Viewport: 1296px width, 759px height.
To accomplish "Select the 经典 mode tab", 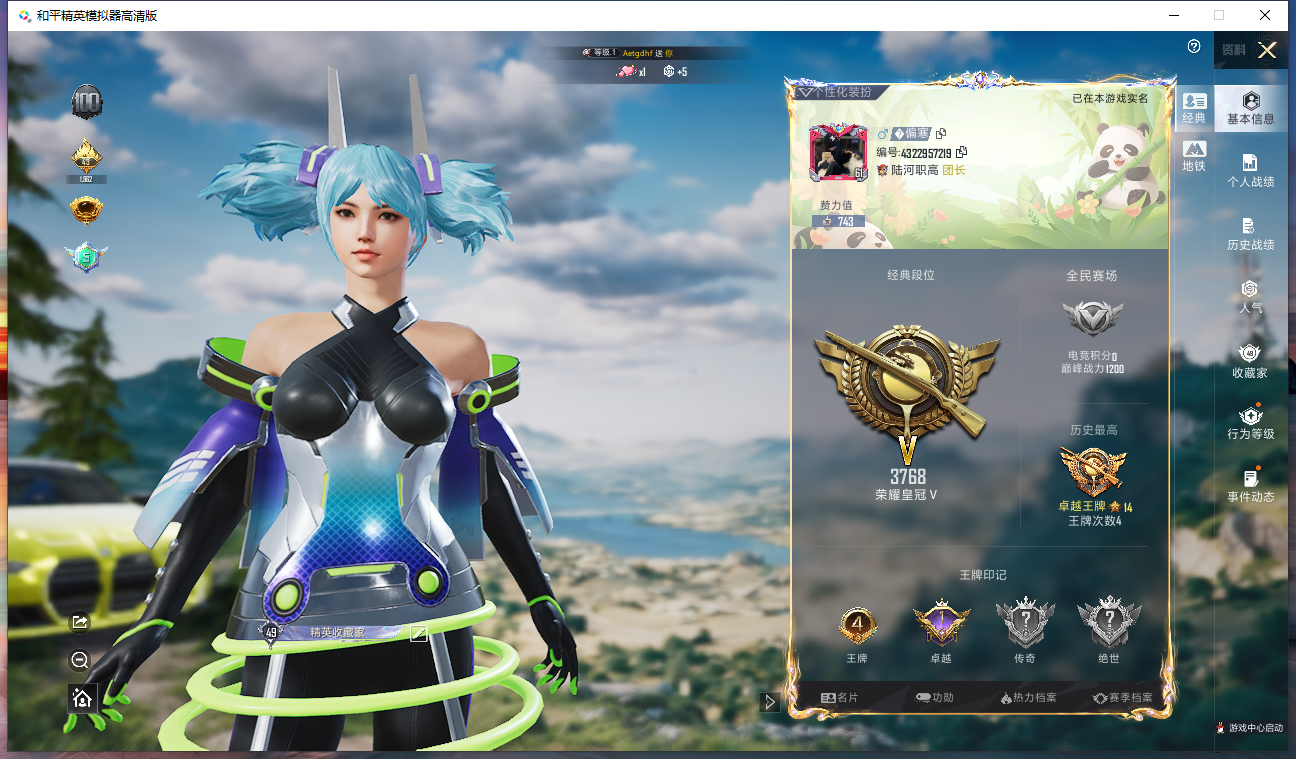I will click(x=1194, y=108).
